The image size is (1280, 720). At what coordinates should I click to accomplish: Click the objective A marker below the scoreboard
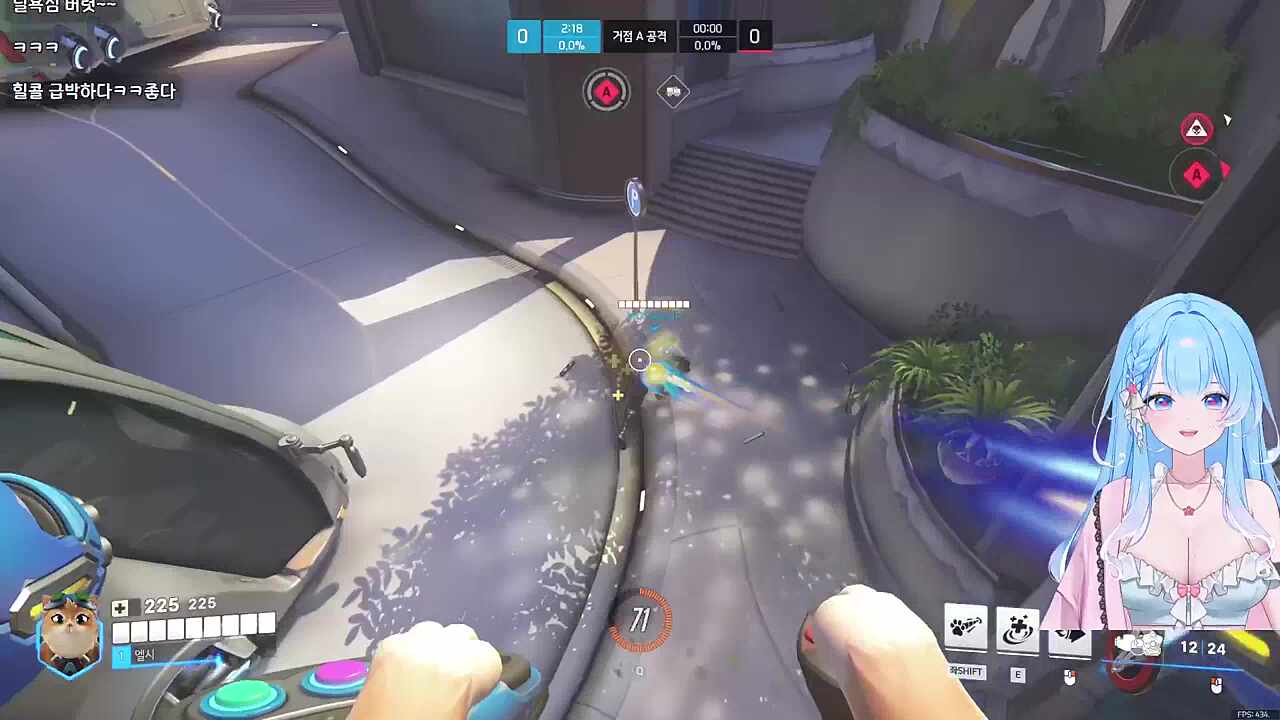606,91
